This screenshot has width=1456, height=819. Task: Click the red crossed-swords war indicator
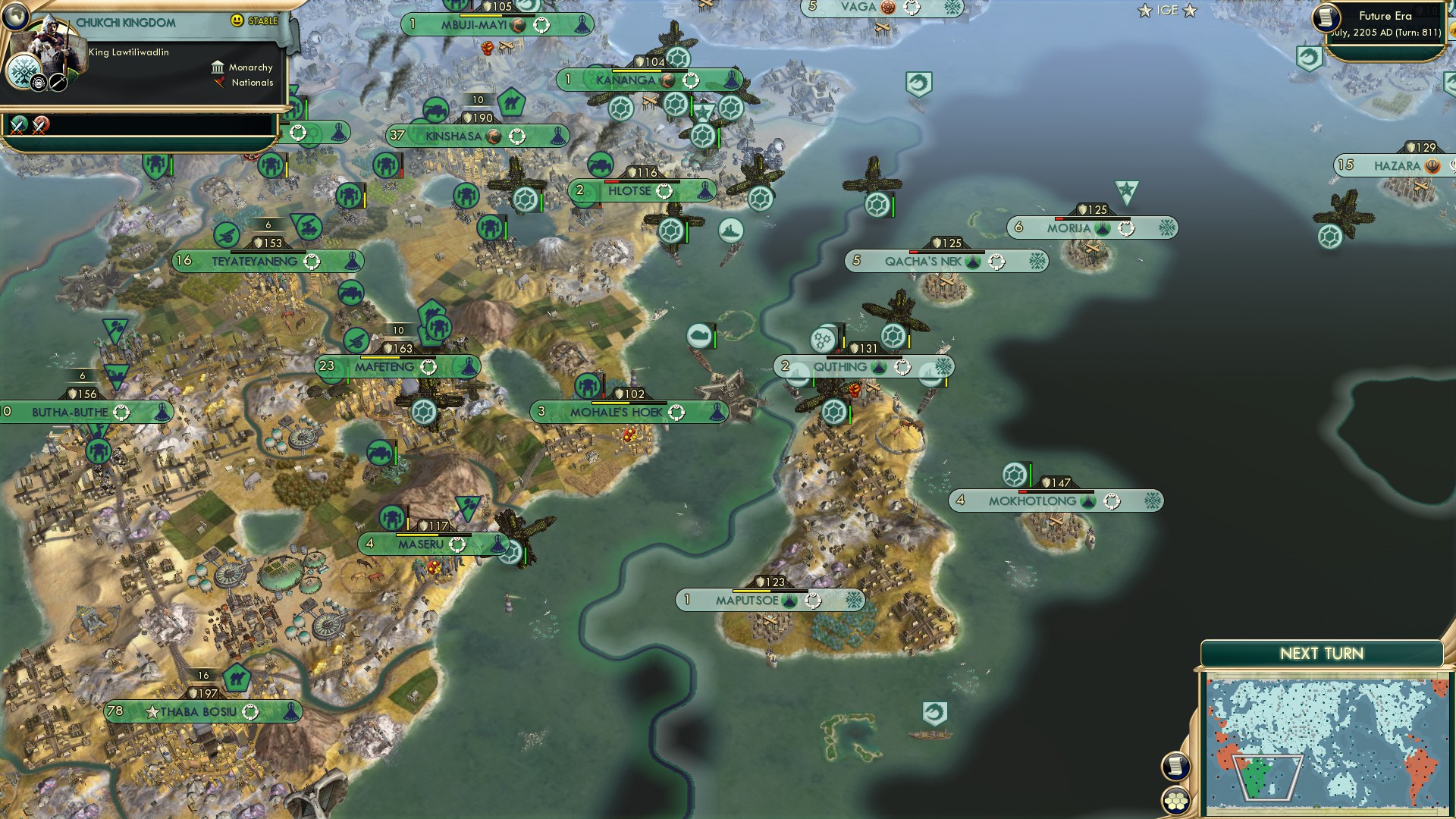coord(38,125)
